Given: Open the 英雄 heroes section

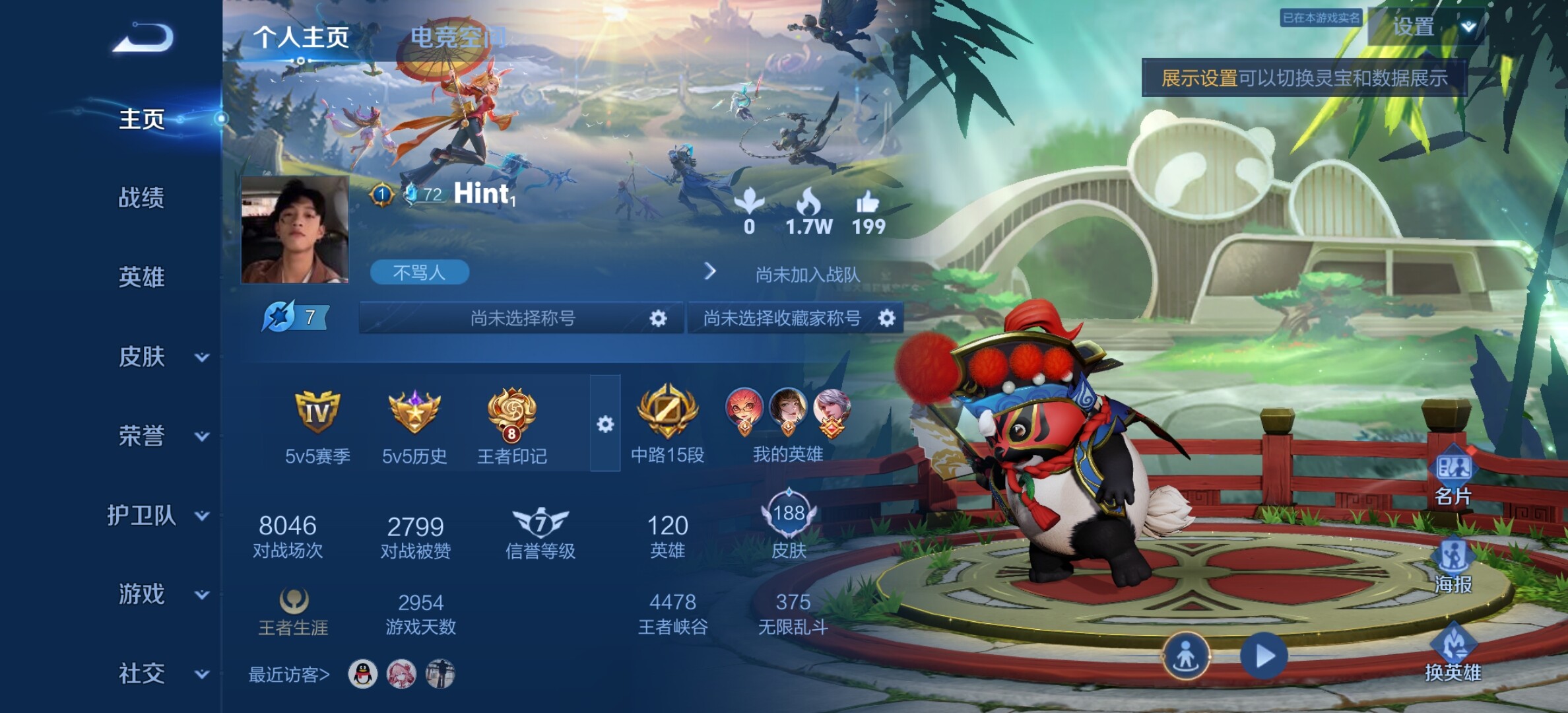Looking at the screenshot, I should tap(141, 277).
